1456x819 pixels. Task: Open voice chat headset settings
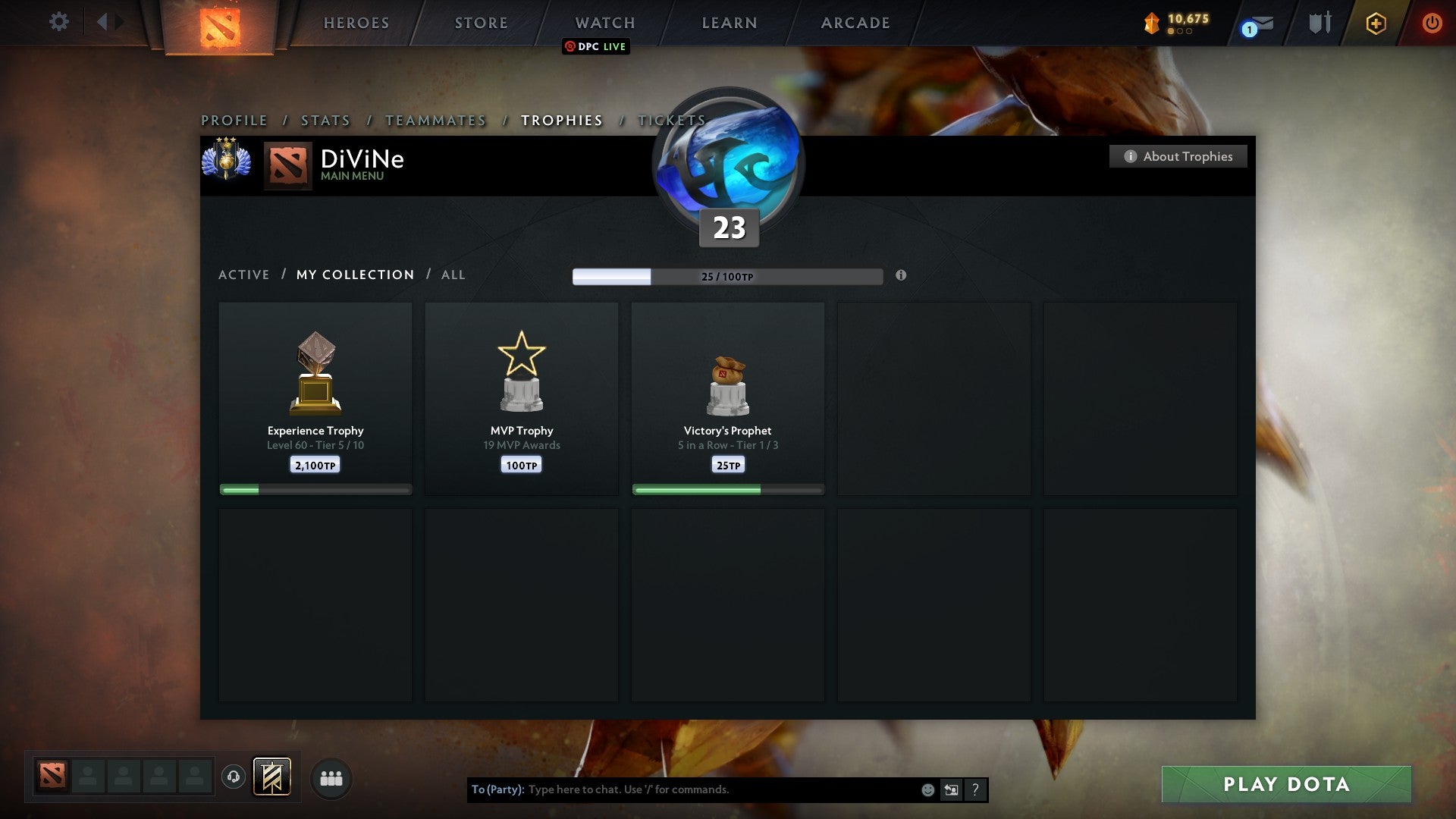[234, 777]
